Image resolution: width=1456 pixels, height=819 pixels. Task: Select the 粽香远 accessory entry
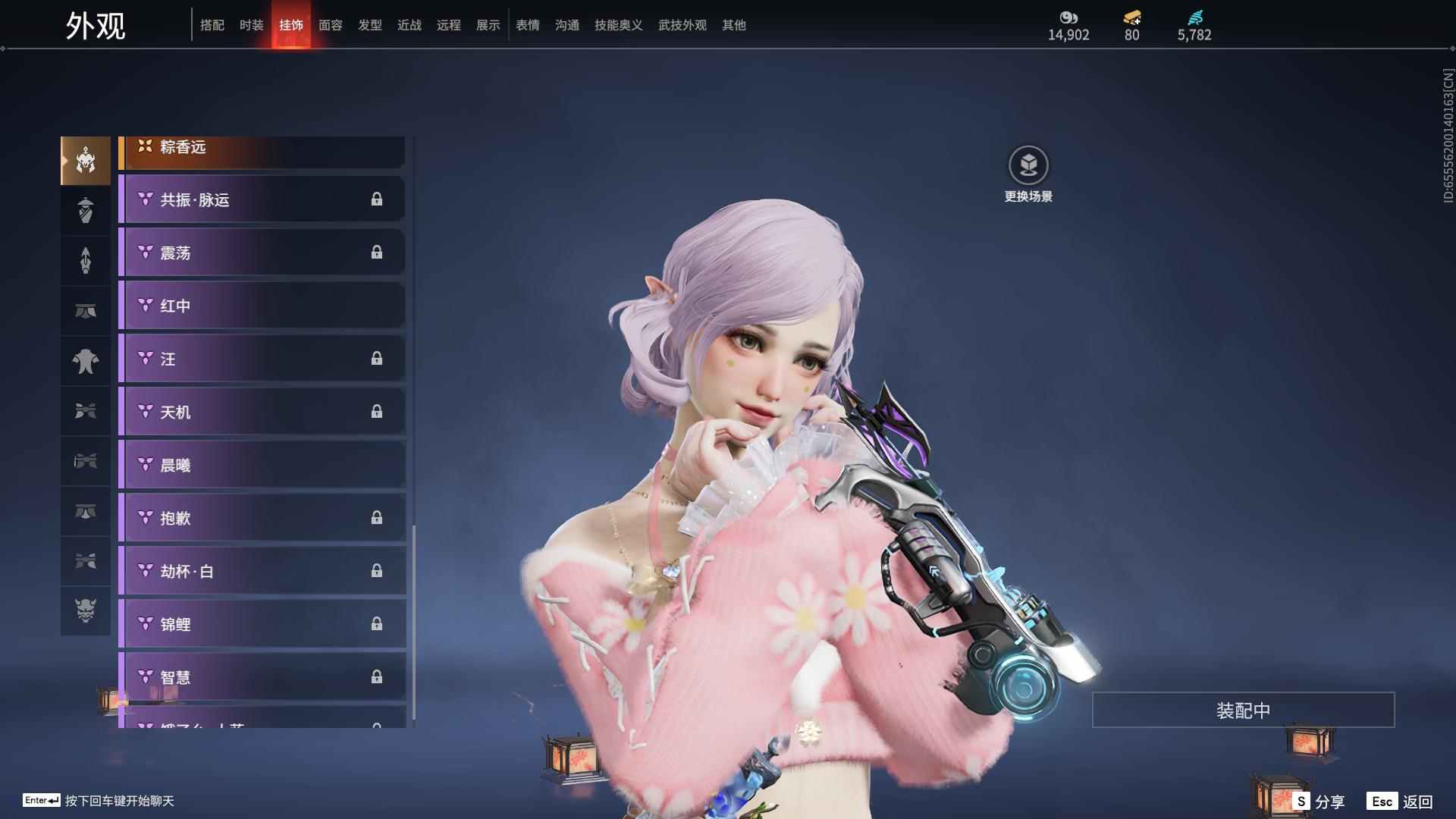pyautogui.click(x=262, y=149)
